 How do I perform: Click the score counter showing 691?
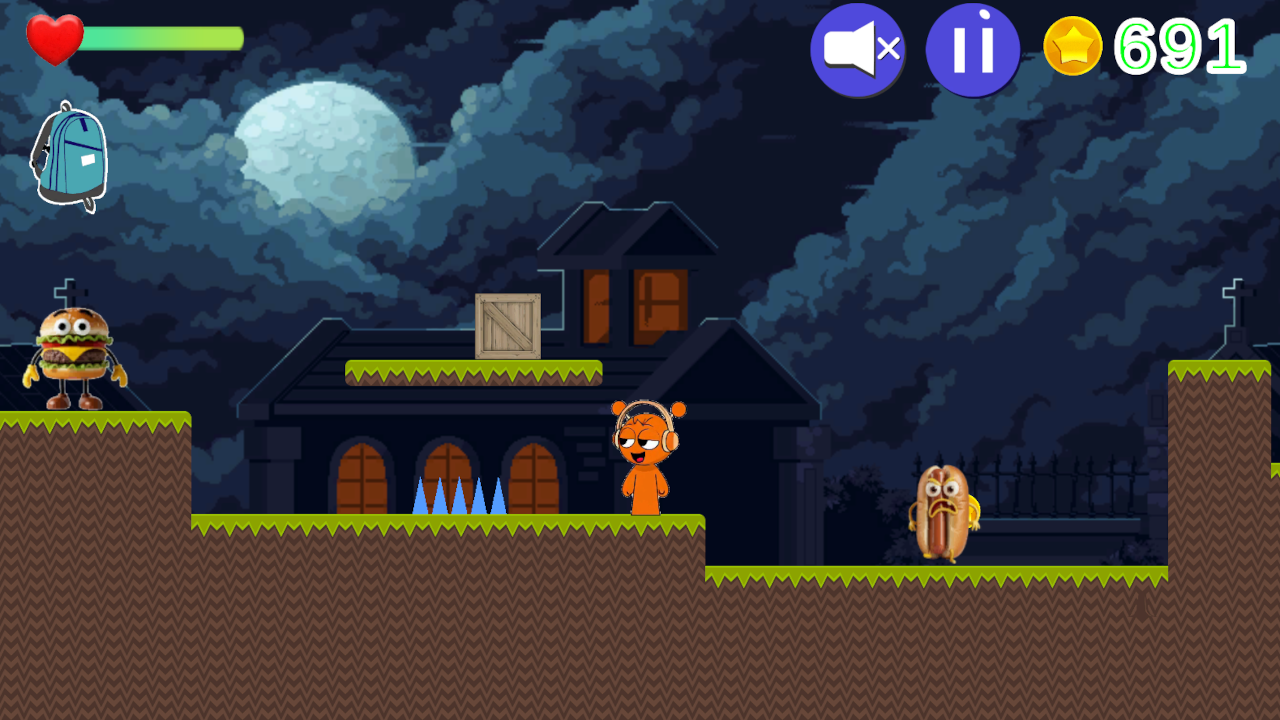1178,46
